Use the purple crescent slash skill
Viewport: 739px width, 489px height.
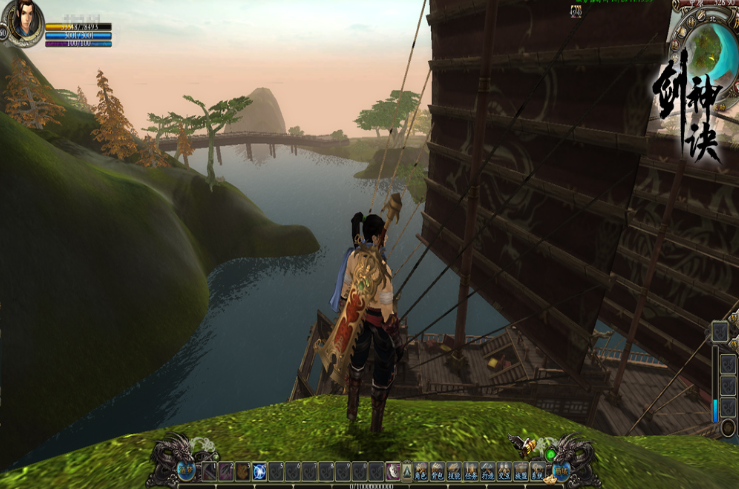(x=393, y=471)
